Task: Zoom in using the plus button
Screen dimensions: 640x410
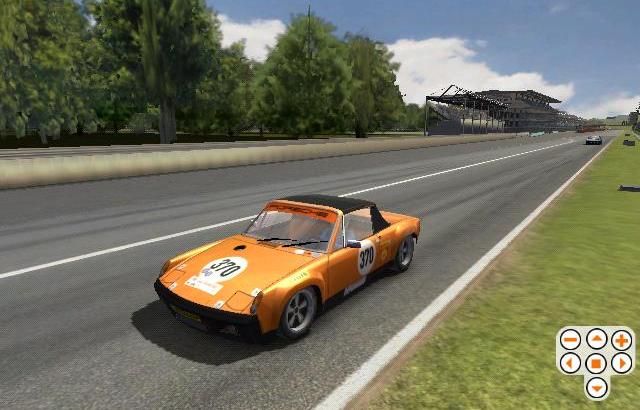Action: [x=622, y=340]
